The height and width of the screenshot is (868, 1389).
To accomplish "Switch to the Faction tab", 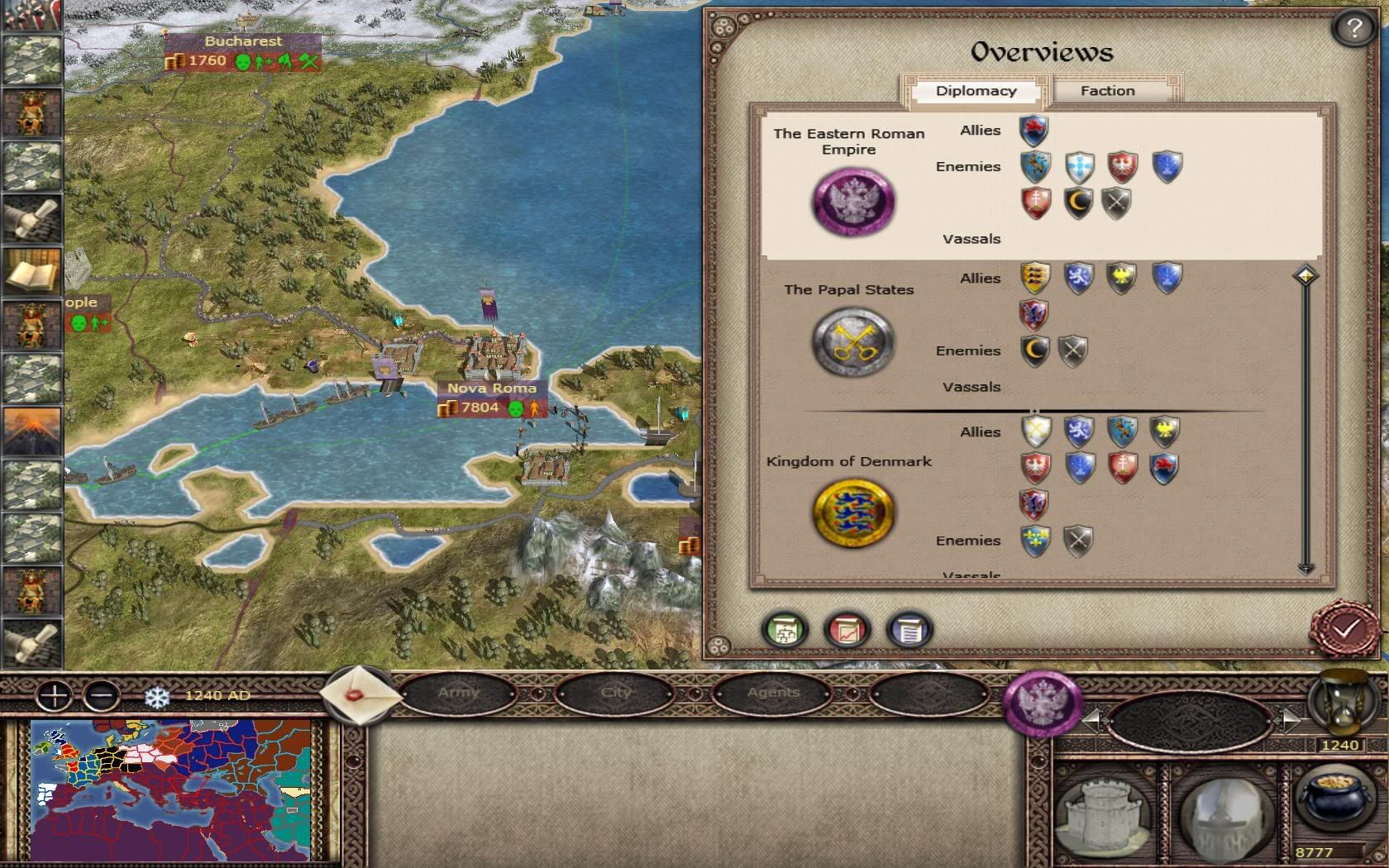I will point(1107,91).
